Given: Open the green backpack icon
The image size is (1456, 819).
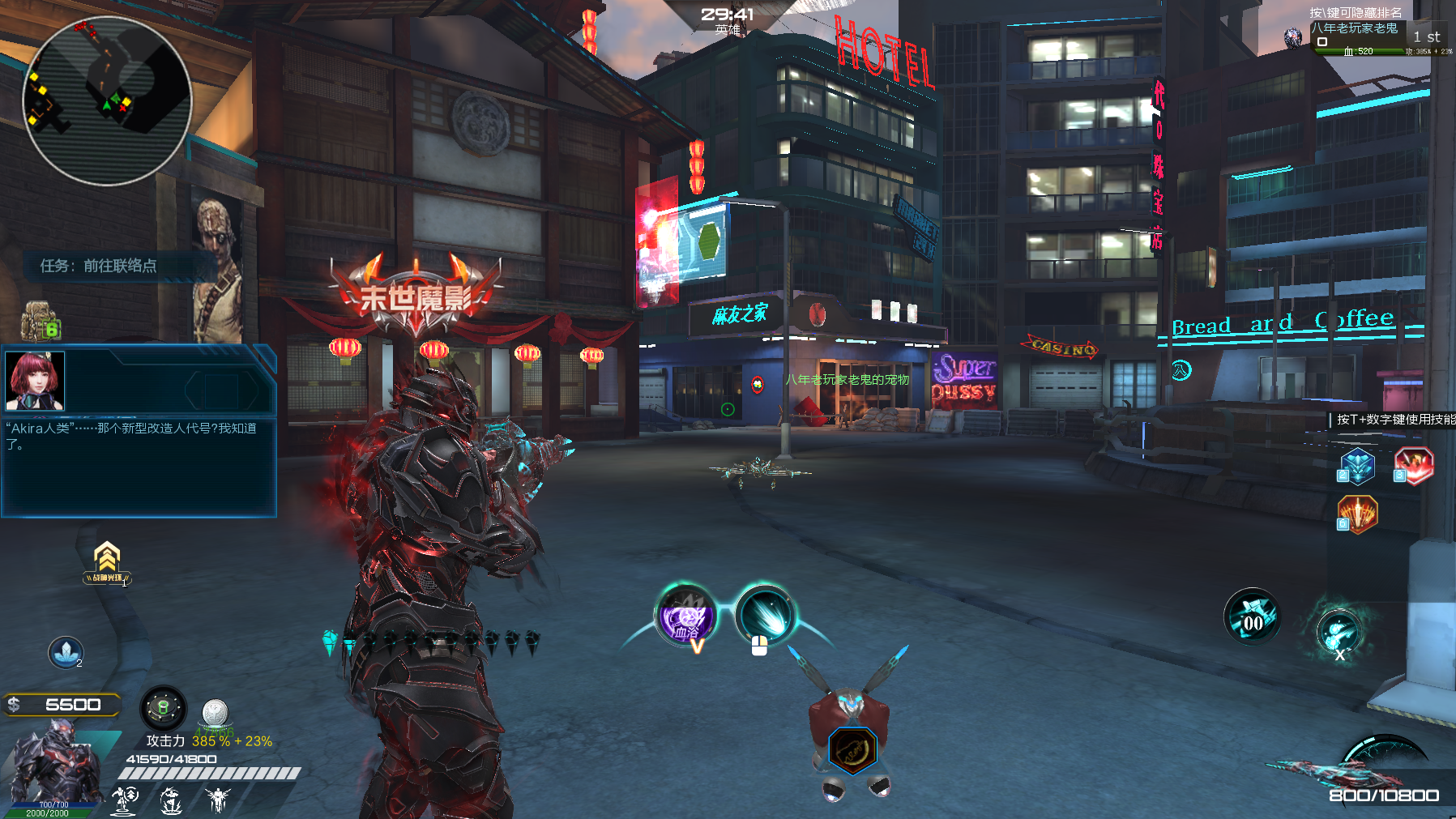Looking at the screenshot, I should 40,322.
